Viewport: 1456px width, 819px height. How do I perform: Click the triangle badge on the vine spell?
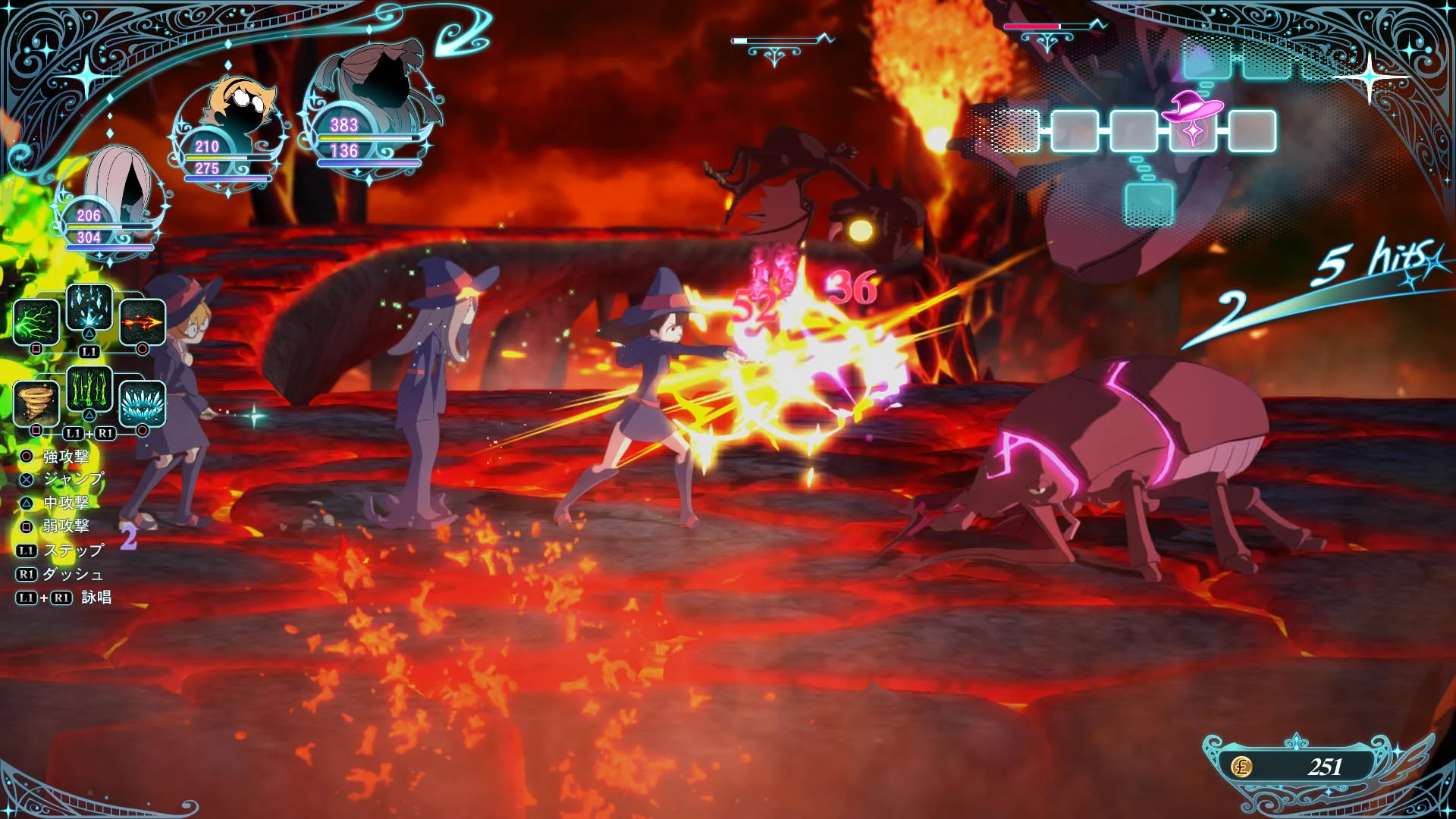(88, 413)
